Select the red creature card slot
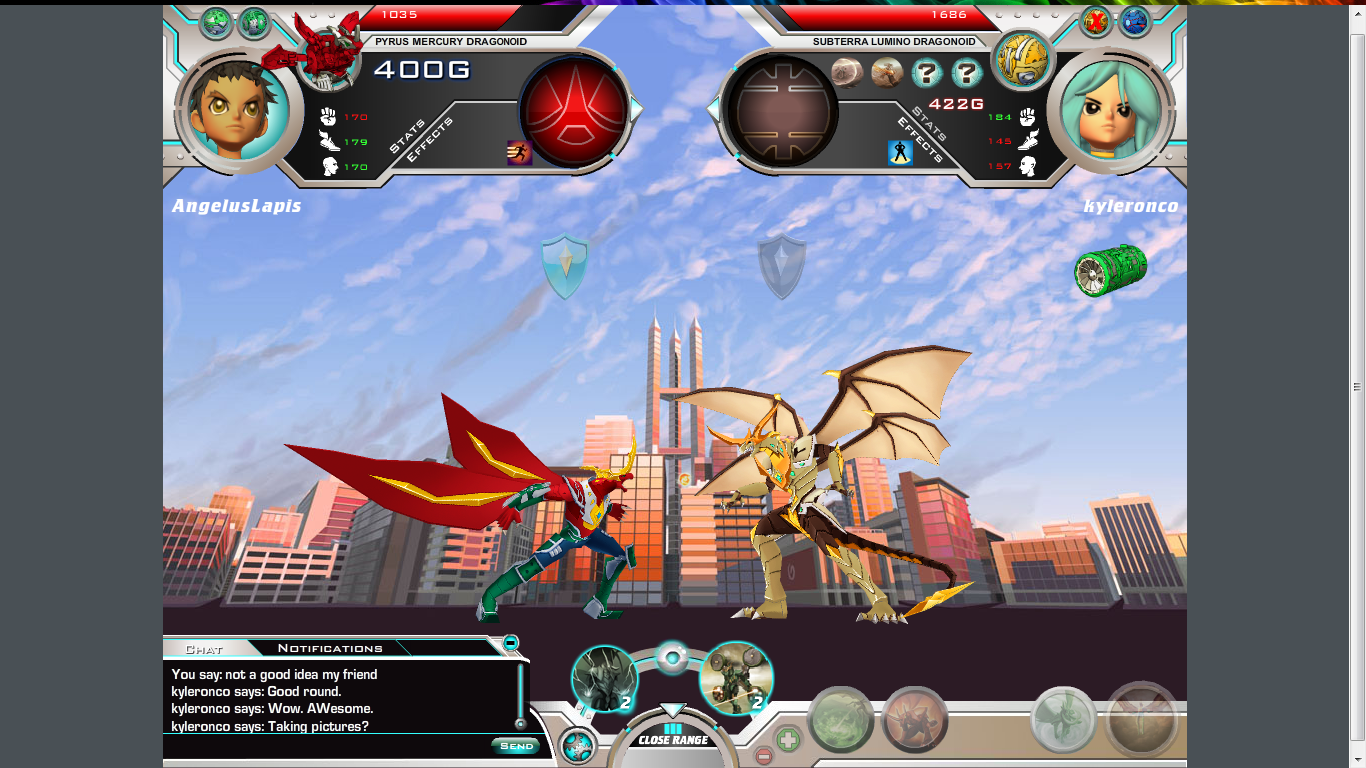The height and width of the screenshot is (768, 1366). [915, 719]
